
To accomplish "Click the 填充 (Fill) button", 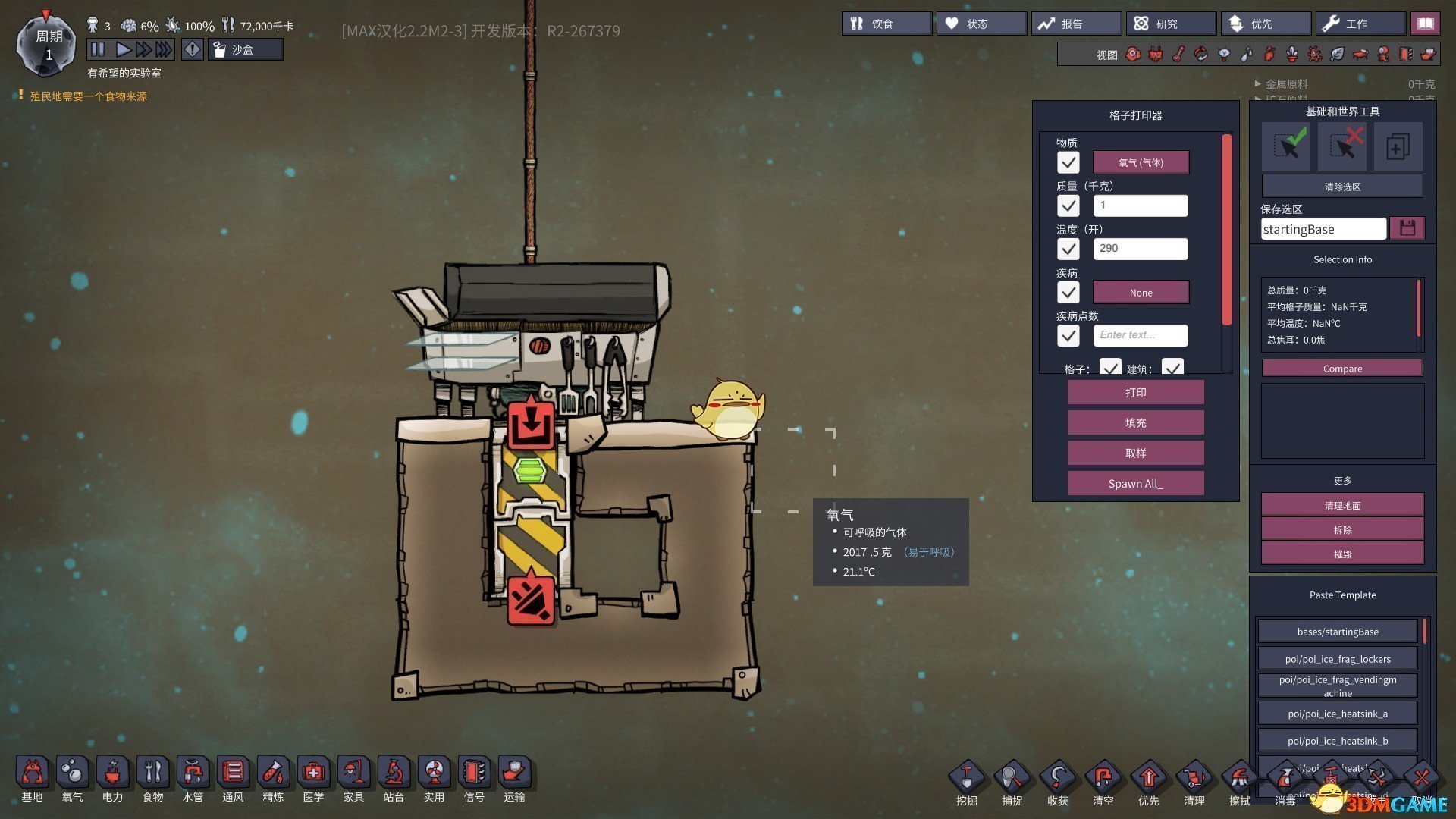I will coord(1135,423).
